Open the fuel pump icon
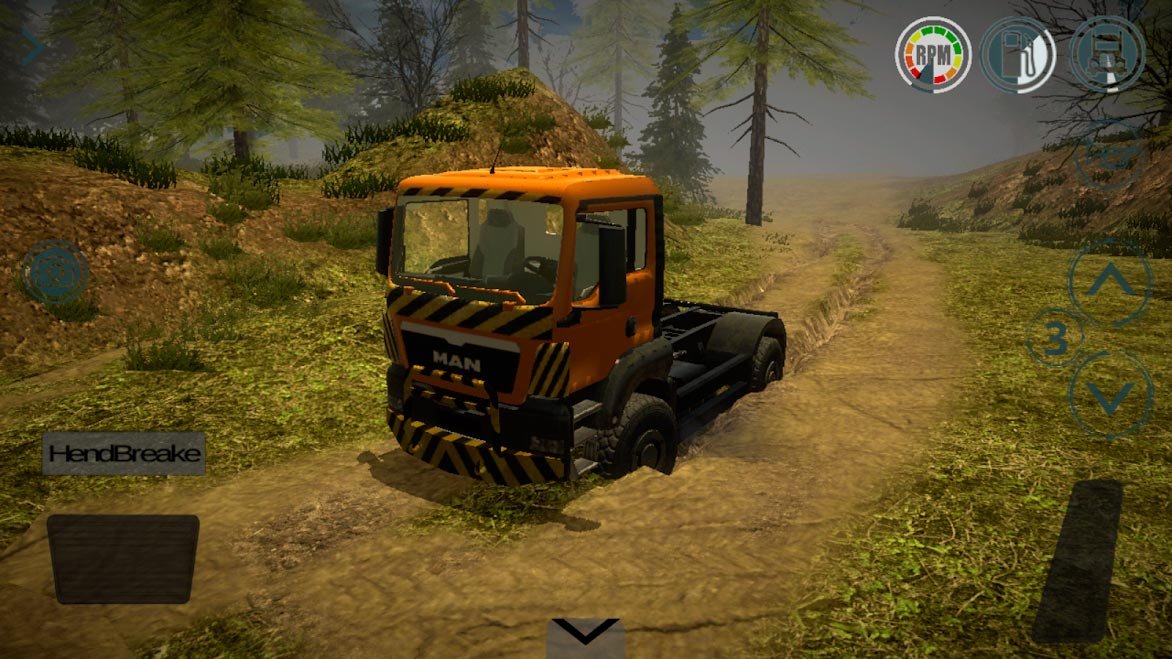This screenshot has width=1172, height=659. tap(1018, 54)
